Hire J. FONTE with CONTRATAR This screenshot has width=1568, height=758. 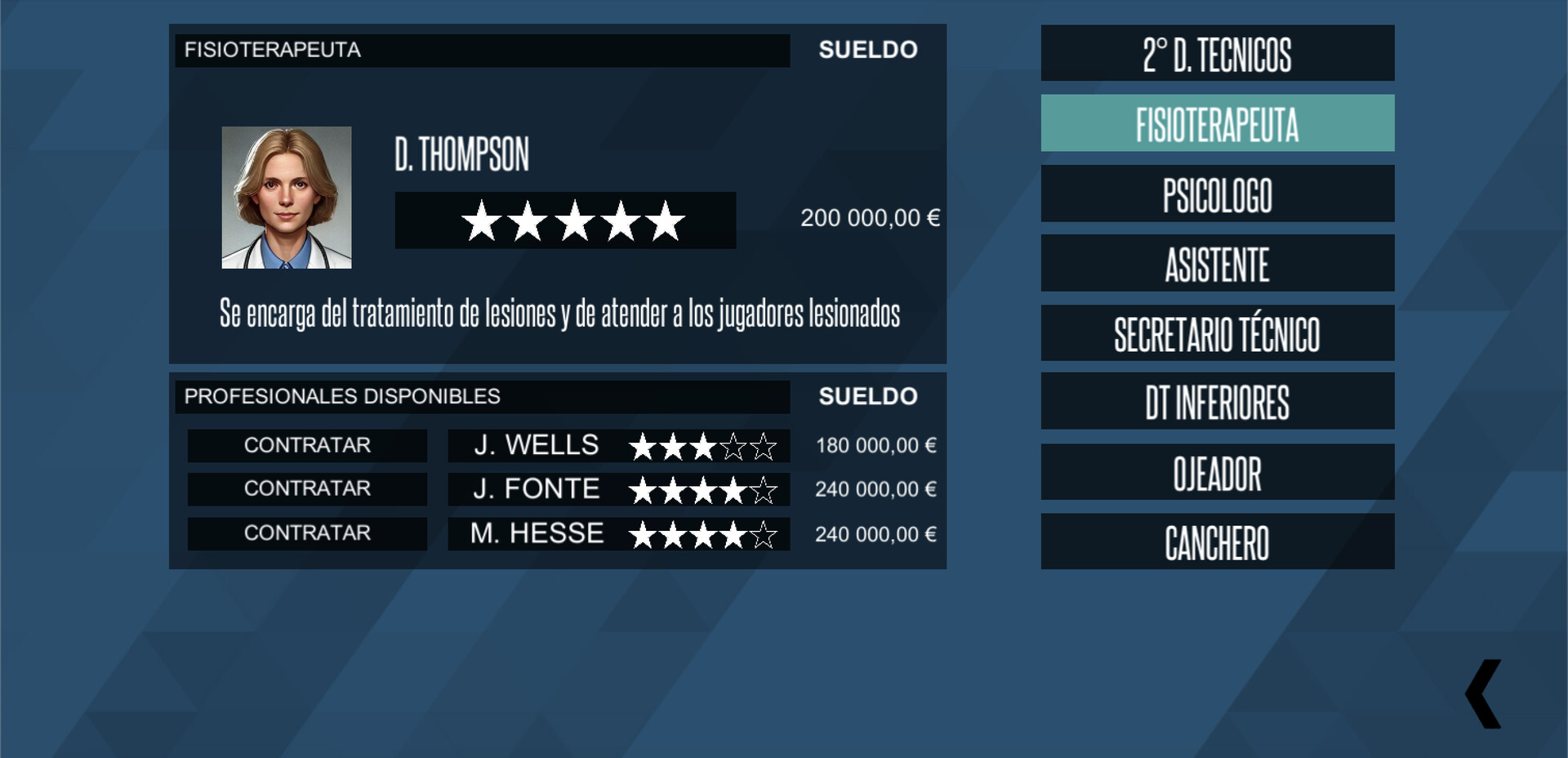click(307, 490)
